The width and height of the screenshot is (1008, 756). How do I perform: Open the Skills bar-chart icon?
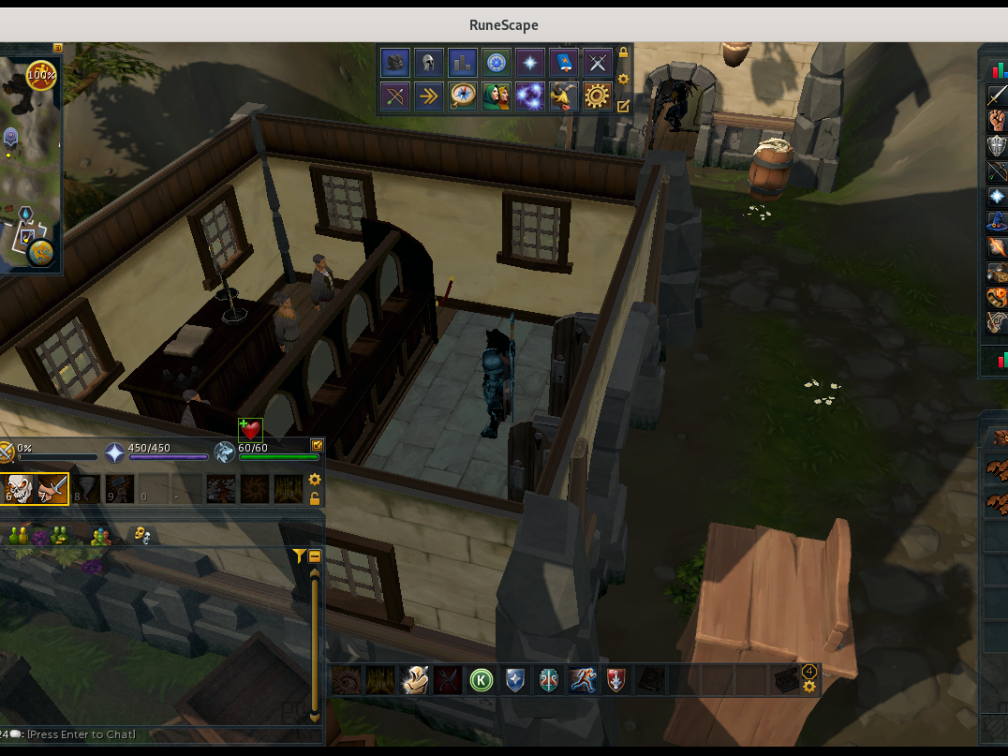pos(462,62)
